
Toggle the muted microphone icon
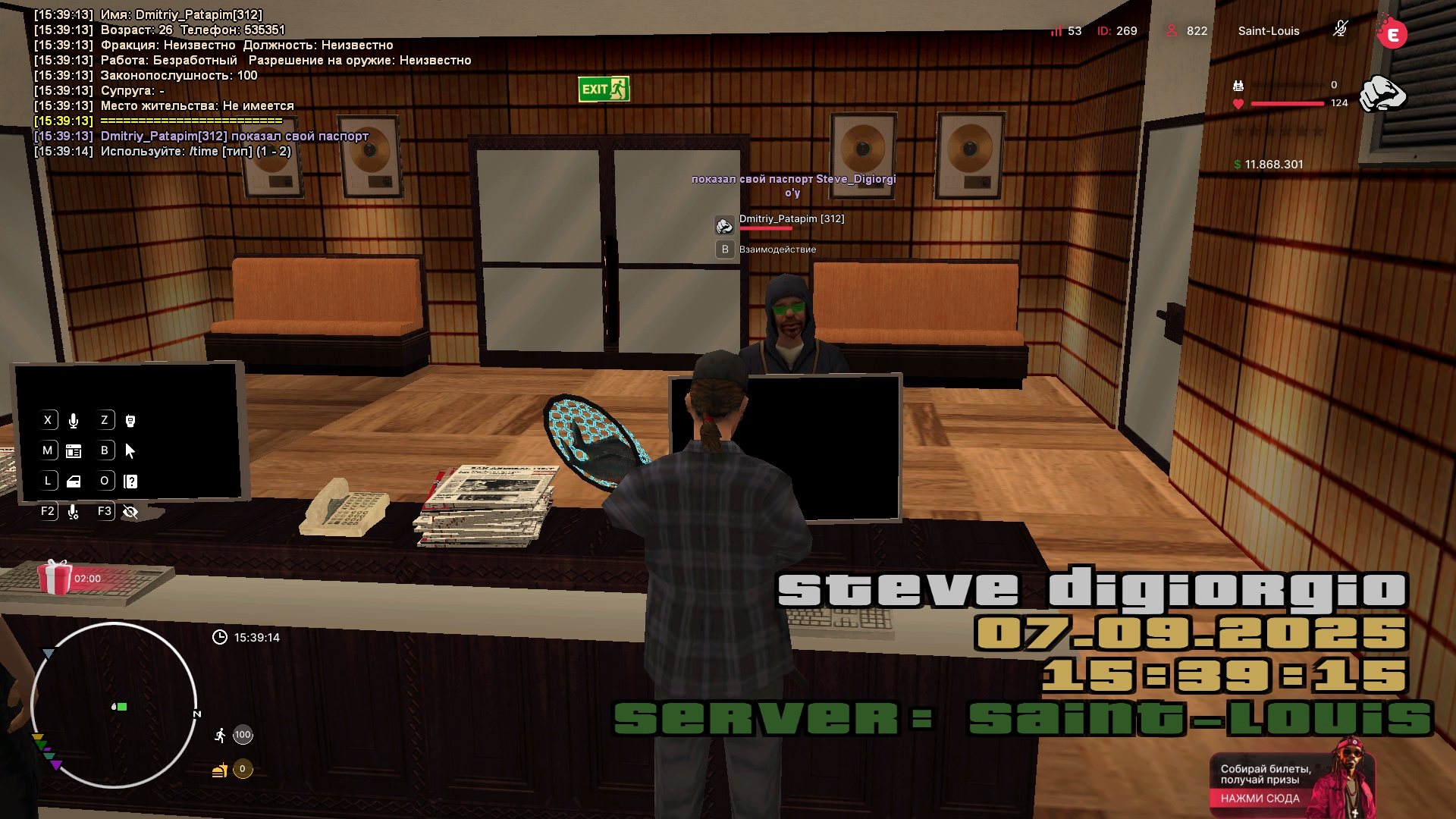click(1340, 30)
